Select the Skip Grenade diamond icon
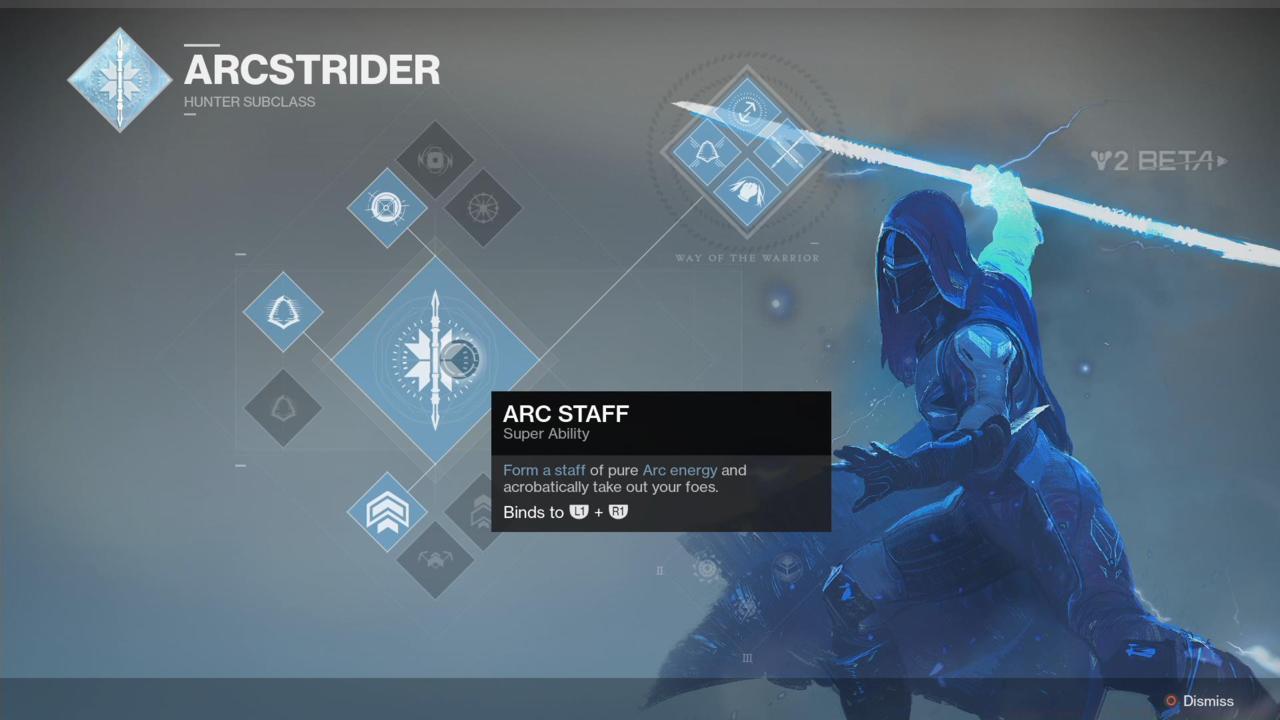 coord(484,207)
